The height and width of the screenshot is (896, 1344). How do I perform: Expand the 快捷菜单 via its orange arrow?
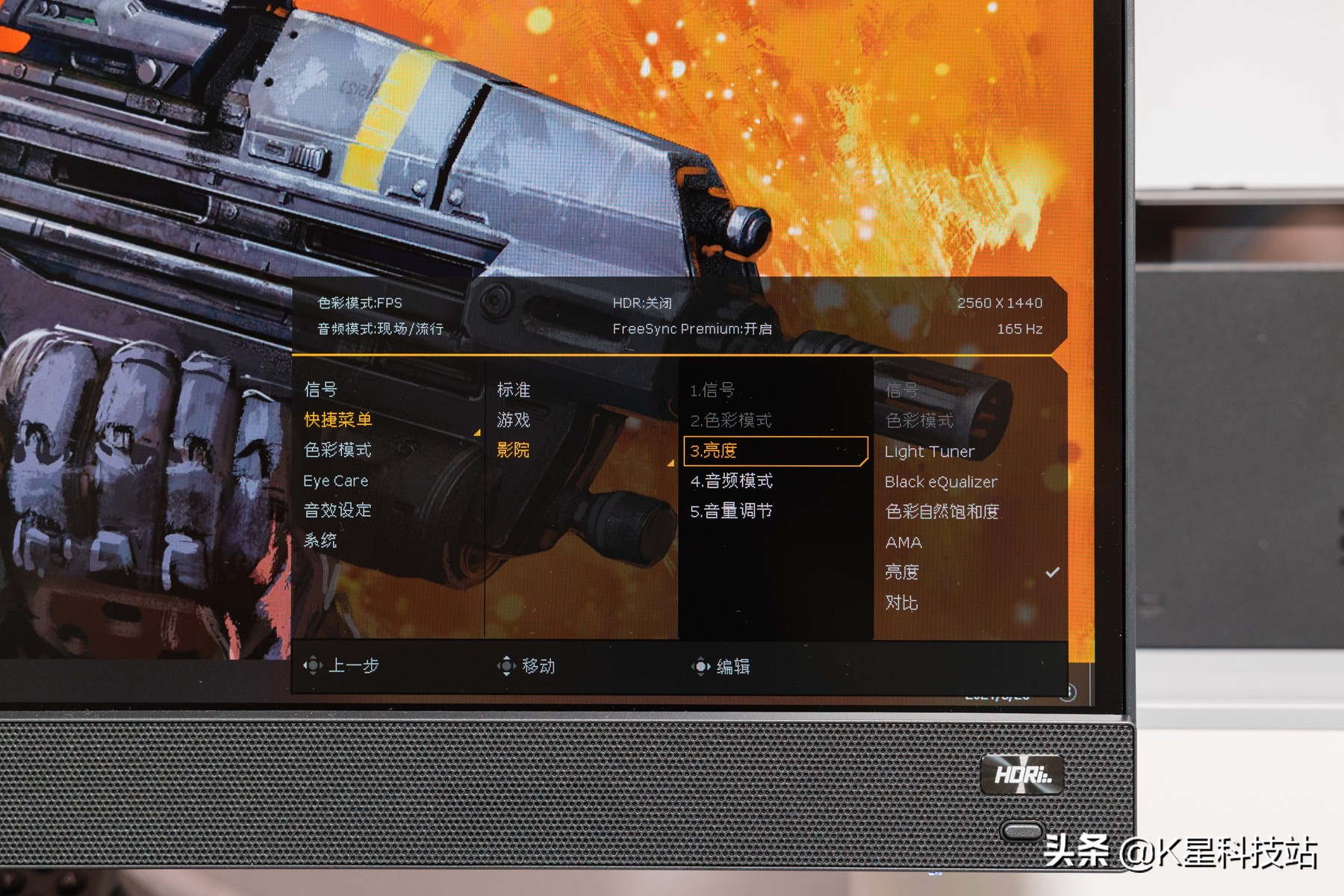[476, 431]
